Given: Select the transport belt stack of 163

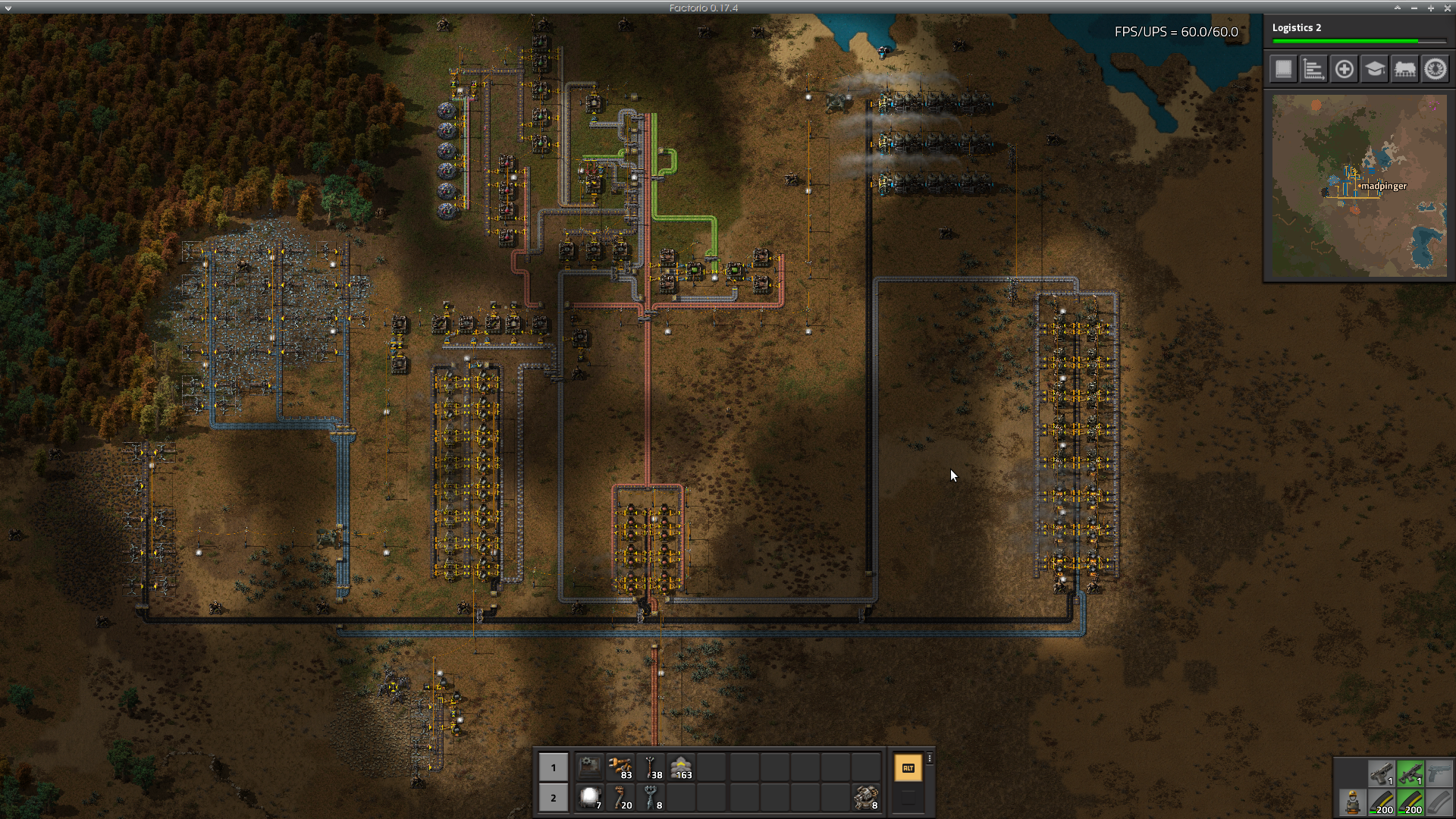Looking at the screenshot, I should [682, 767].
